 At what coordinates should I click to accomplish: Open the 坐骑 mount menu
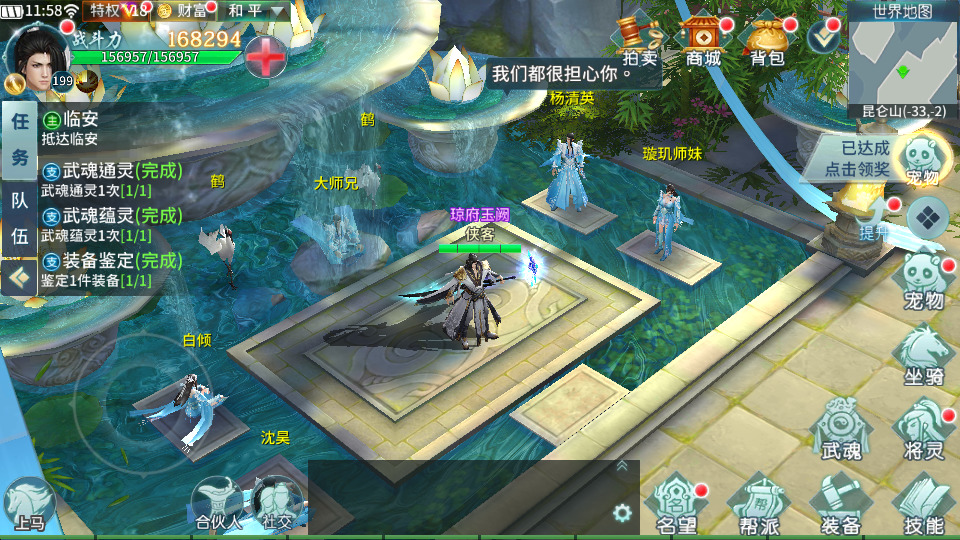point(924,355)
